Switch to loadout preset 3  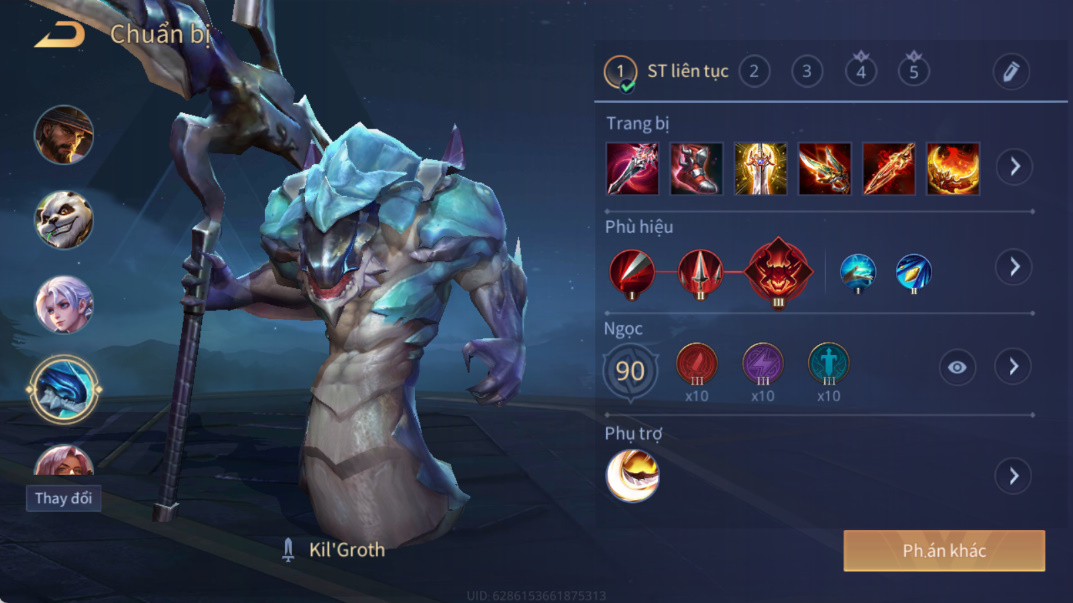[x=807, y=72]
